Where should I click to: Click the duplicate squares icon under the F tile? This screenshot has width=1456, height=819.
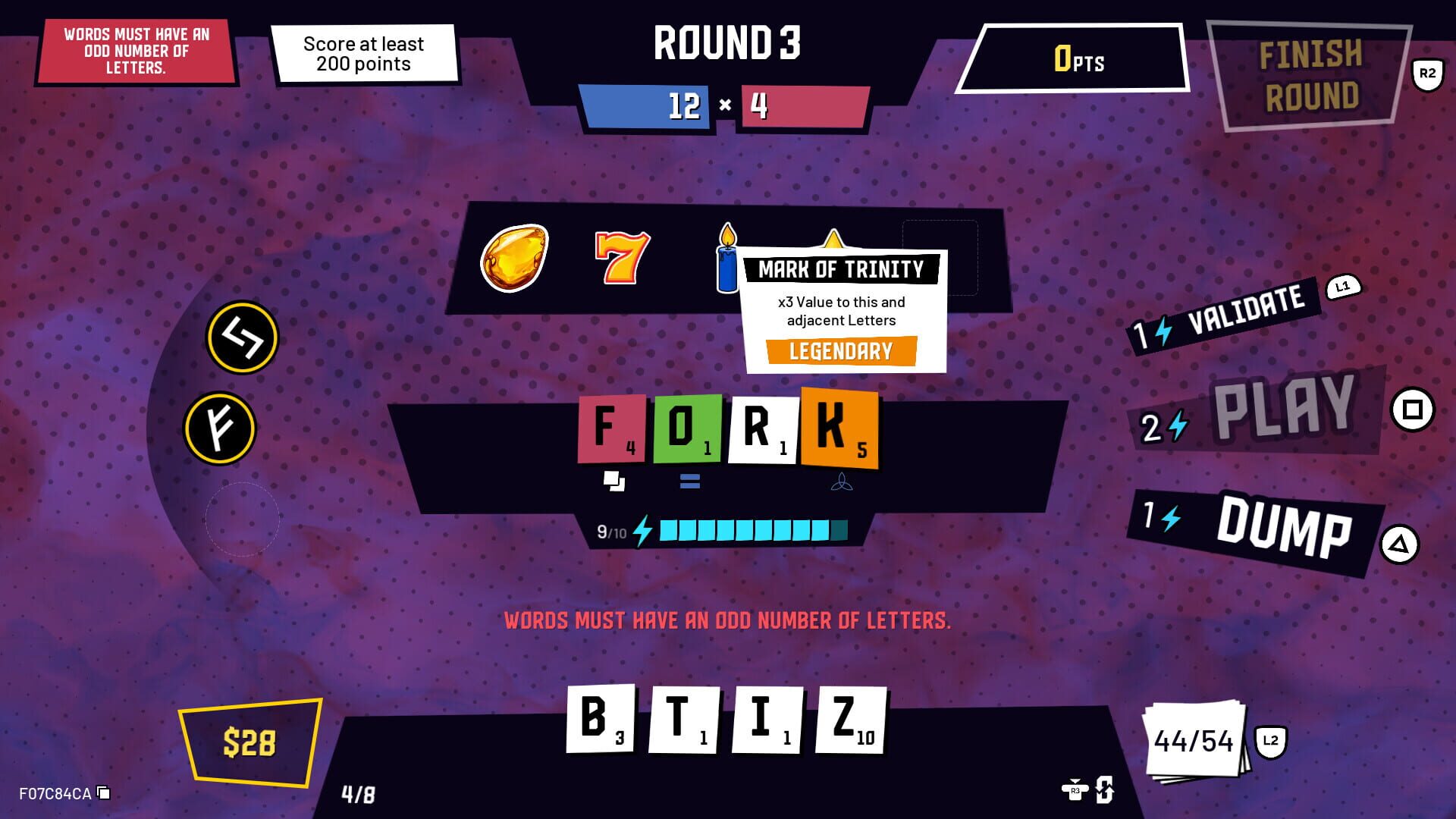[x=614, y=479]
